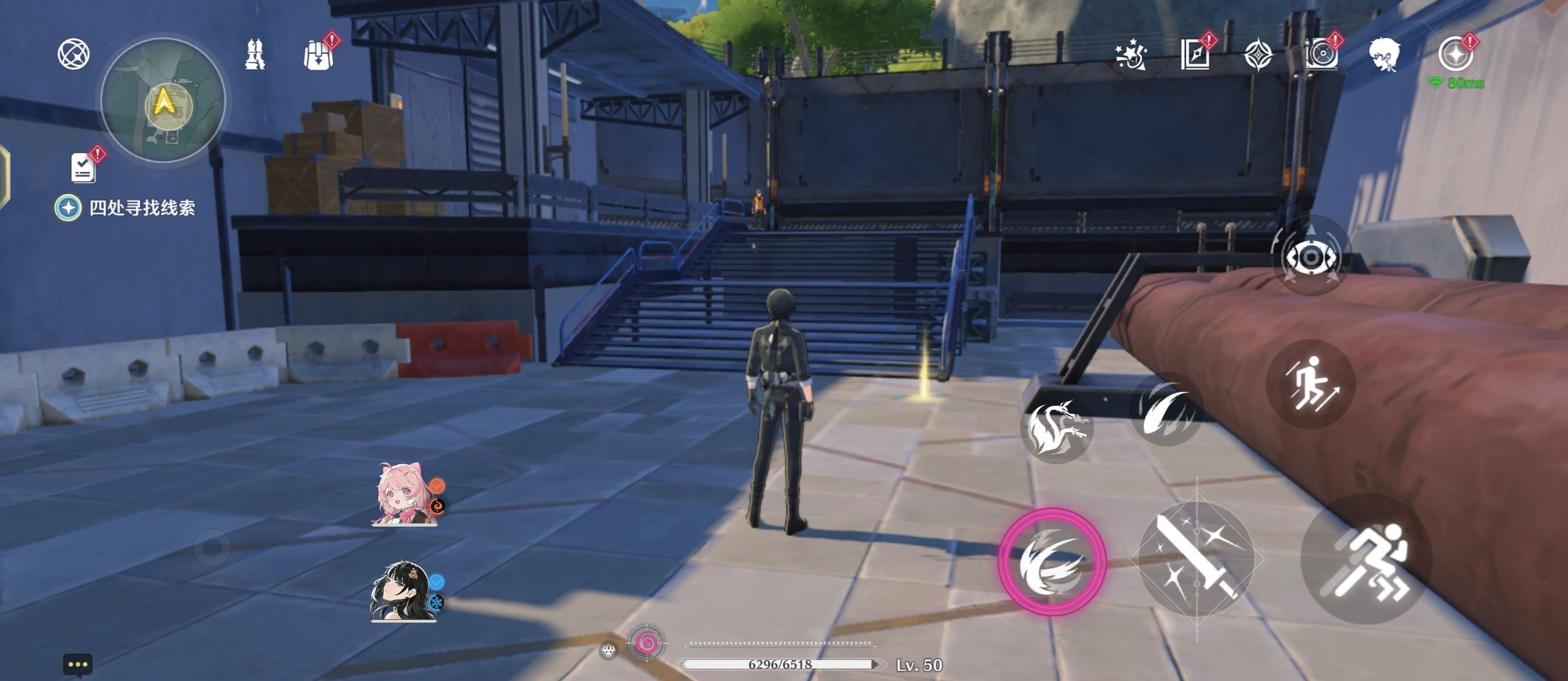Open the character portrait menu
This screenshot has height=681, width=1568.
[1384, 54]
